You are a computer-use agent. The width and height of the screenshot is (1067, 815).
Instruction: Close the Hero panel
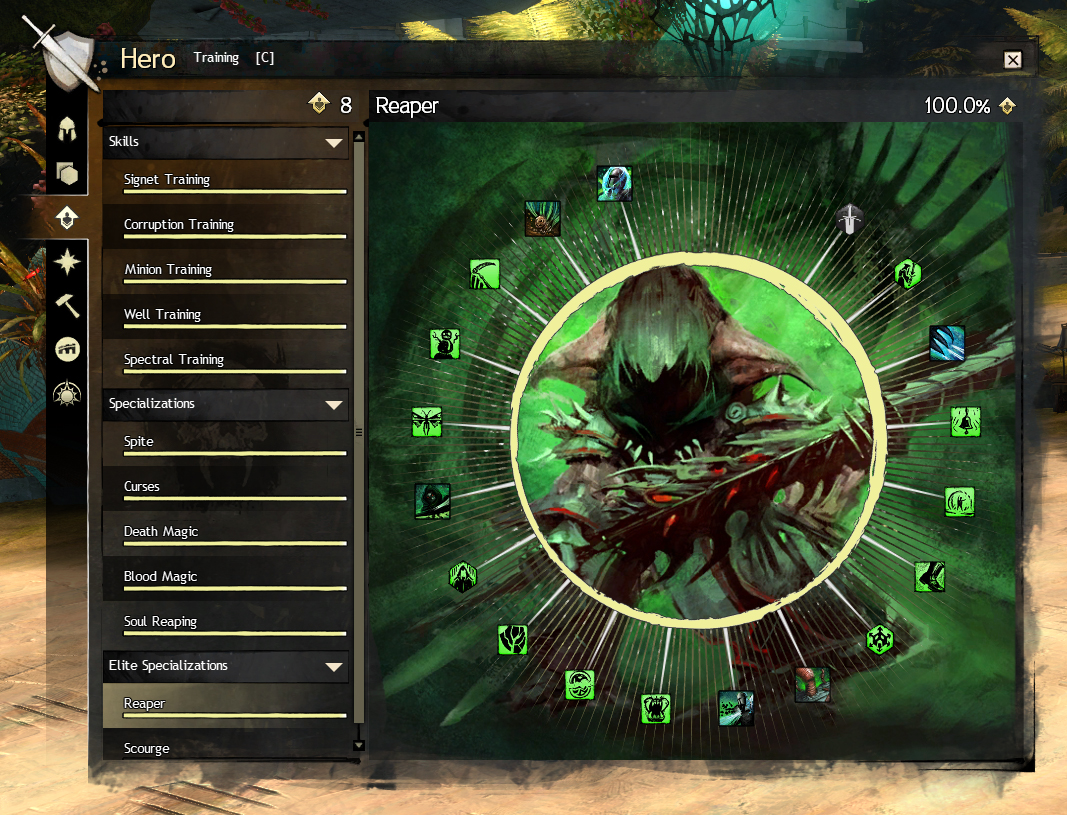coord(1013,60)
